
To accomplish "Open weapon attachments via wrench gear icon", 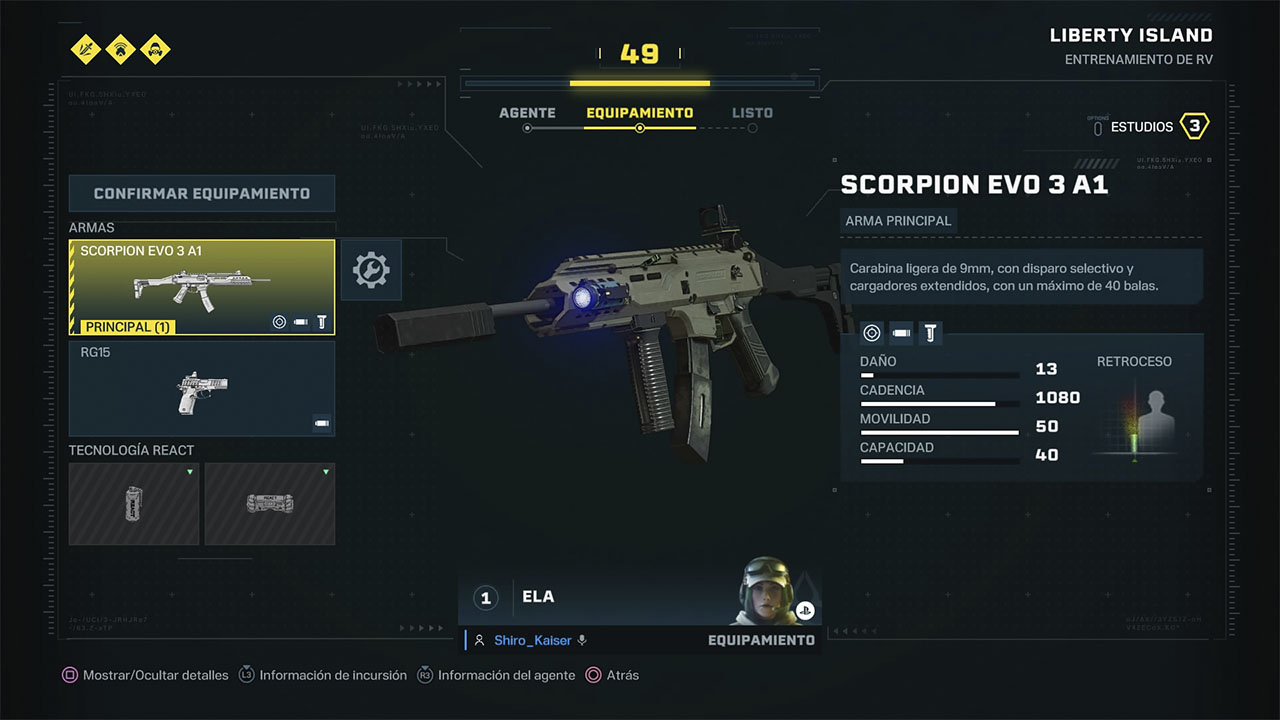I will click(x=371, y=269).
